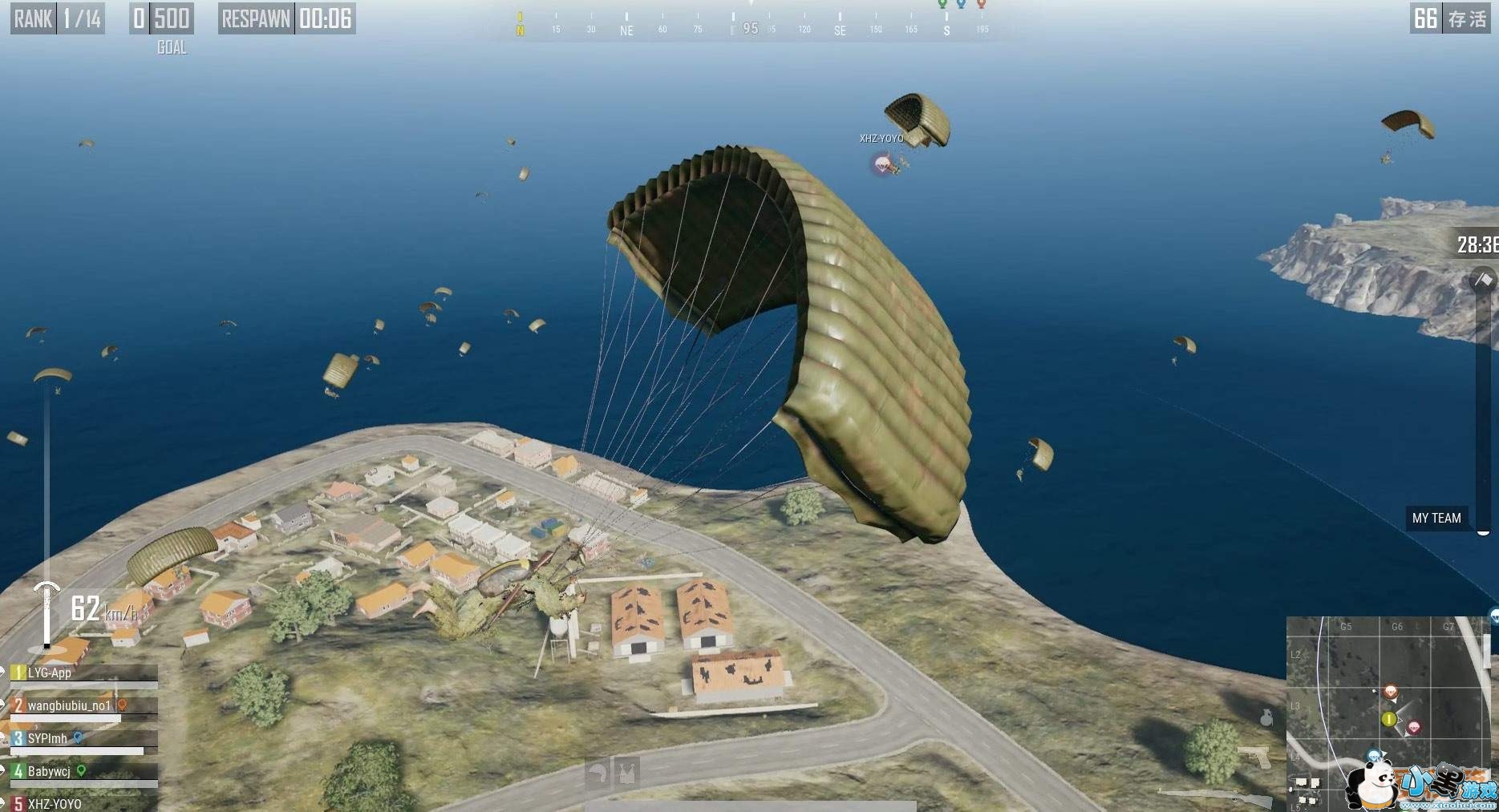Pick teammate Babywcj from the squad list
Image resolution: width=1499 pixels, height=812 pixels.
pyautogui.click(x=49, y=772)
